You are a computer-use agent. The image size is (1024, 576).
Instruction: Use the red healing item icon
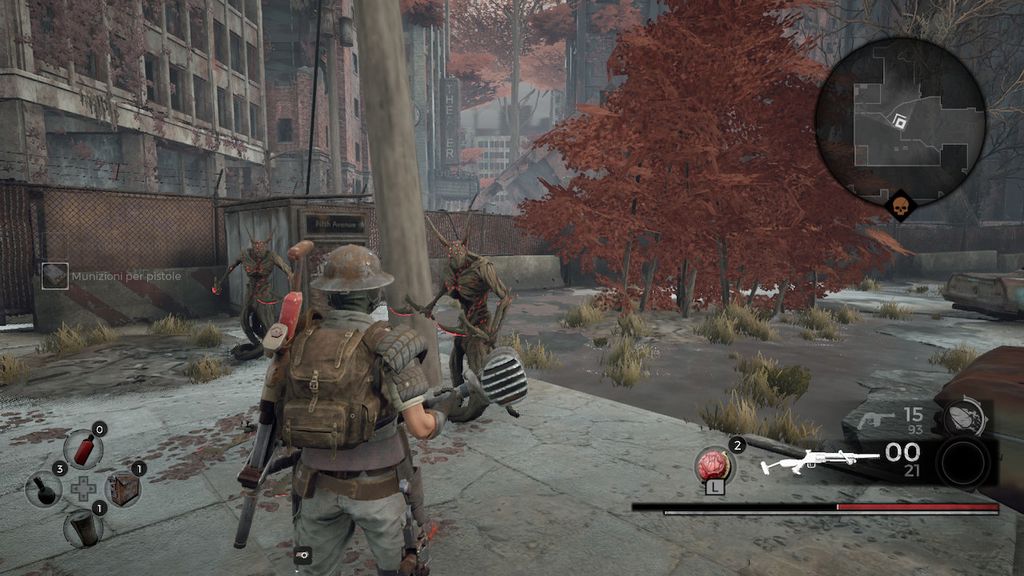pos(714,465)
